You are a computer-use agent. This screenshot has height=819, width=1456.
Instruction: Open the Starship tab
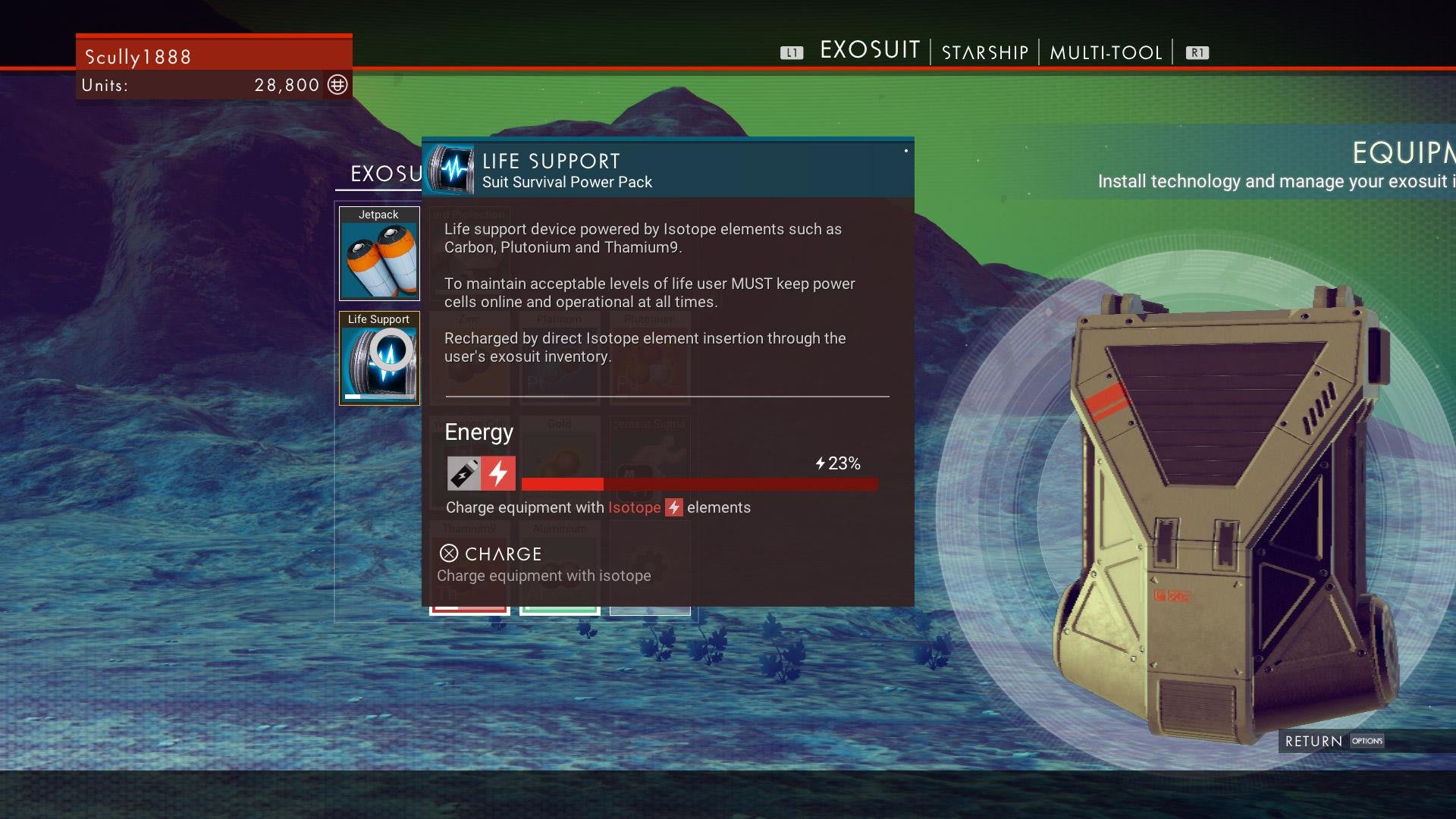tap(984, 52)
